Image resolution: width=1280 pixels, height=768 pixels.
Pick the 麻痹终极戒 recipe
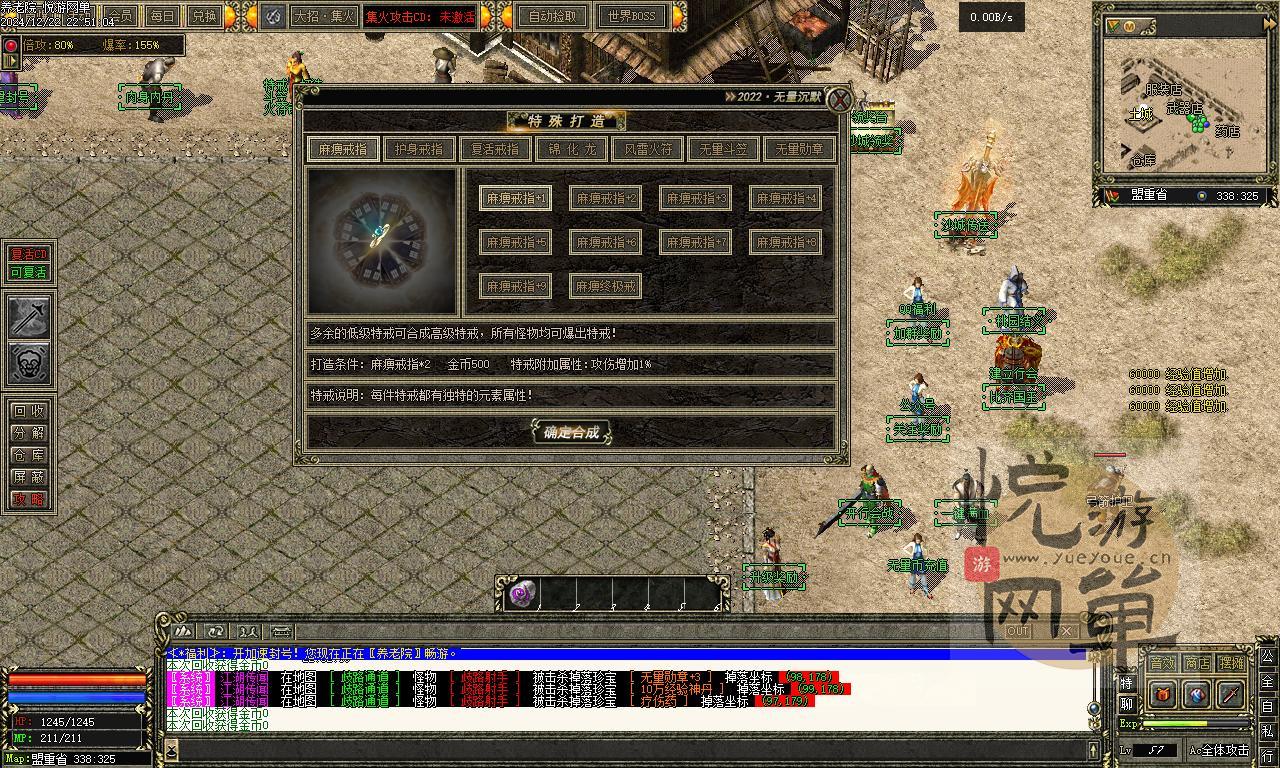(605, 286)
